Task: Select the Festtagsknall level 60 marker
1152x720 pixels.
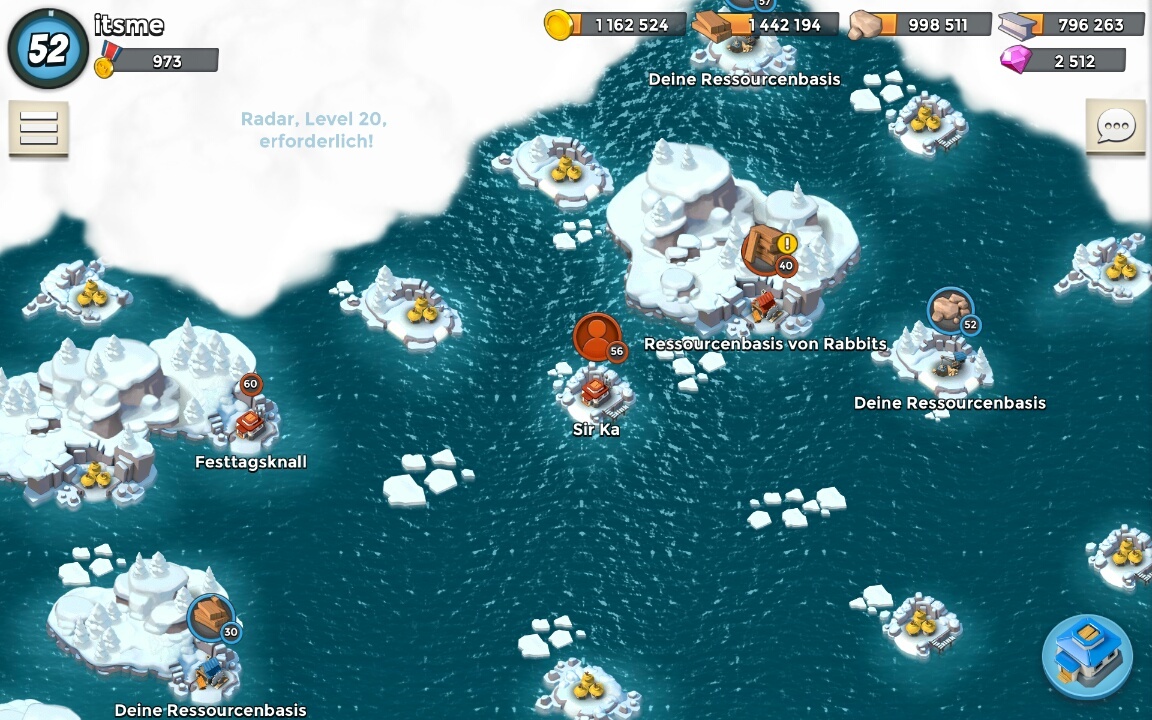Action: [x=250, y=385]
